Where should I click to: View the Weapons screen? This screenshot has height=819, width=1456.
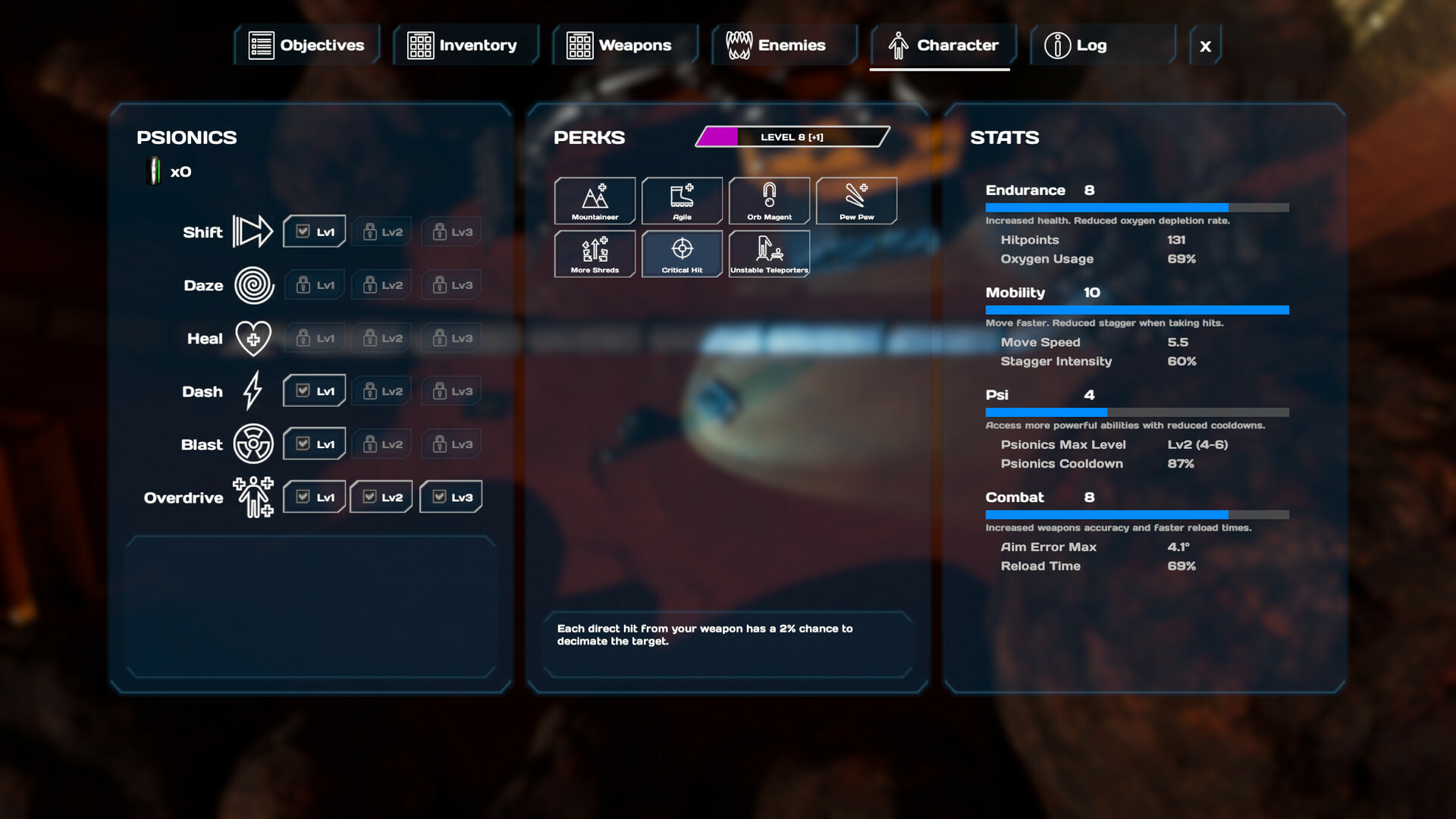pos(625,45)
